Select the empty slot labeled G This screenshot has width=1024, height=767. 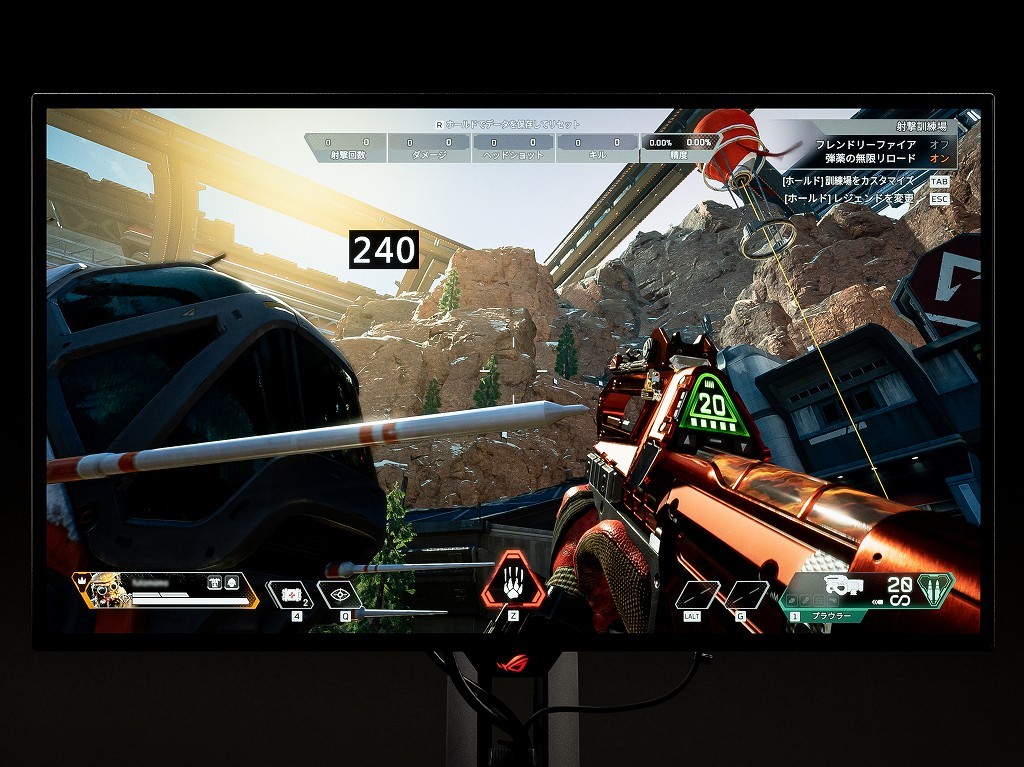pyautogui.click(x=746, y=595)
